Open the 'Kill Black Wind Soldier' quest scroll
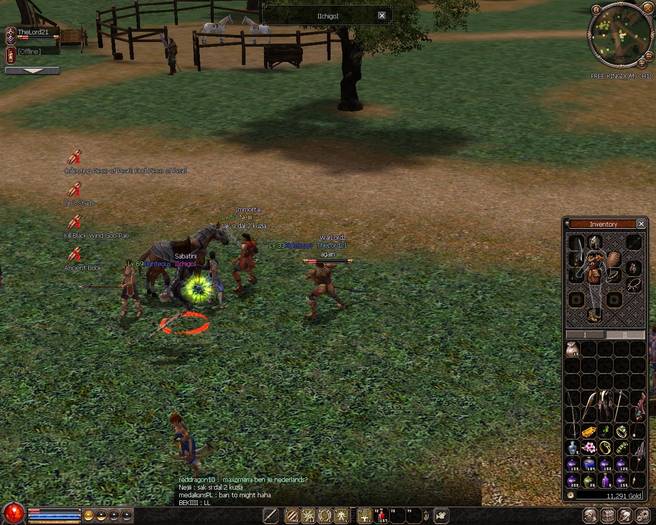This screenshot has height=525, width=656. (x=74, y=222)
